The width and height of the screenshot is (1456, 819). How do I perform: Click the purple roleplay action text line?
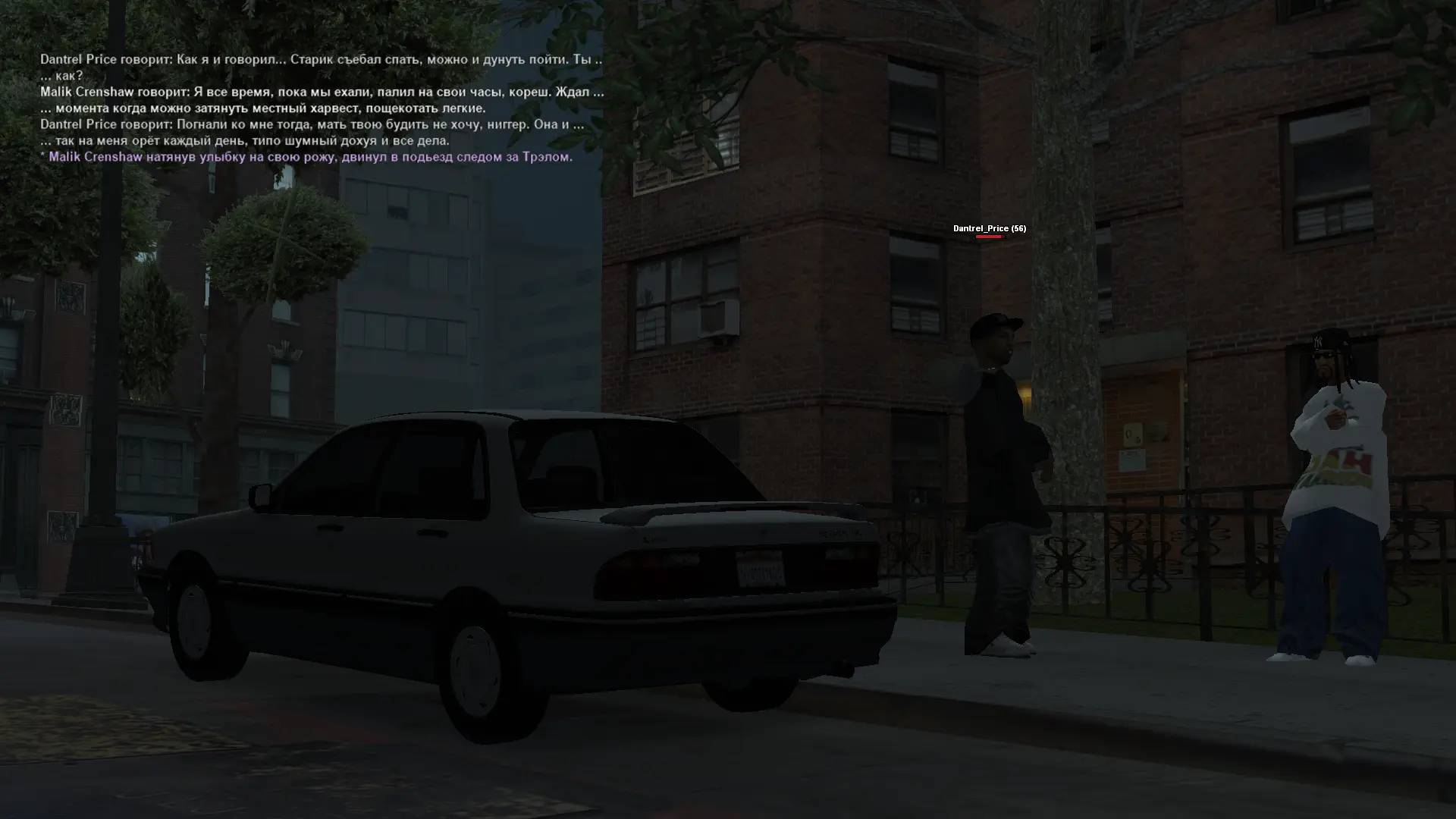point(307,156)
